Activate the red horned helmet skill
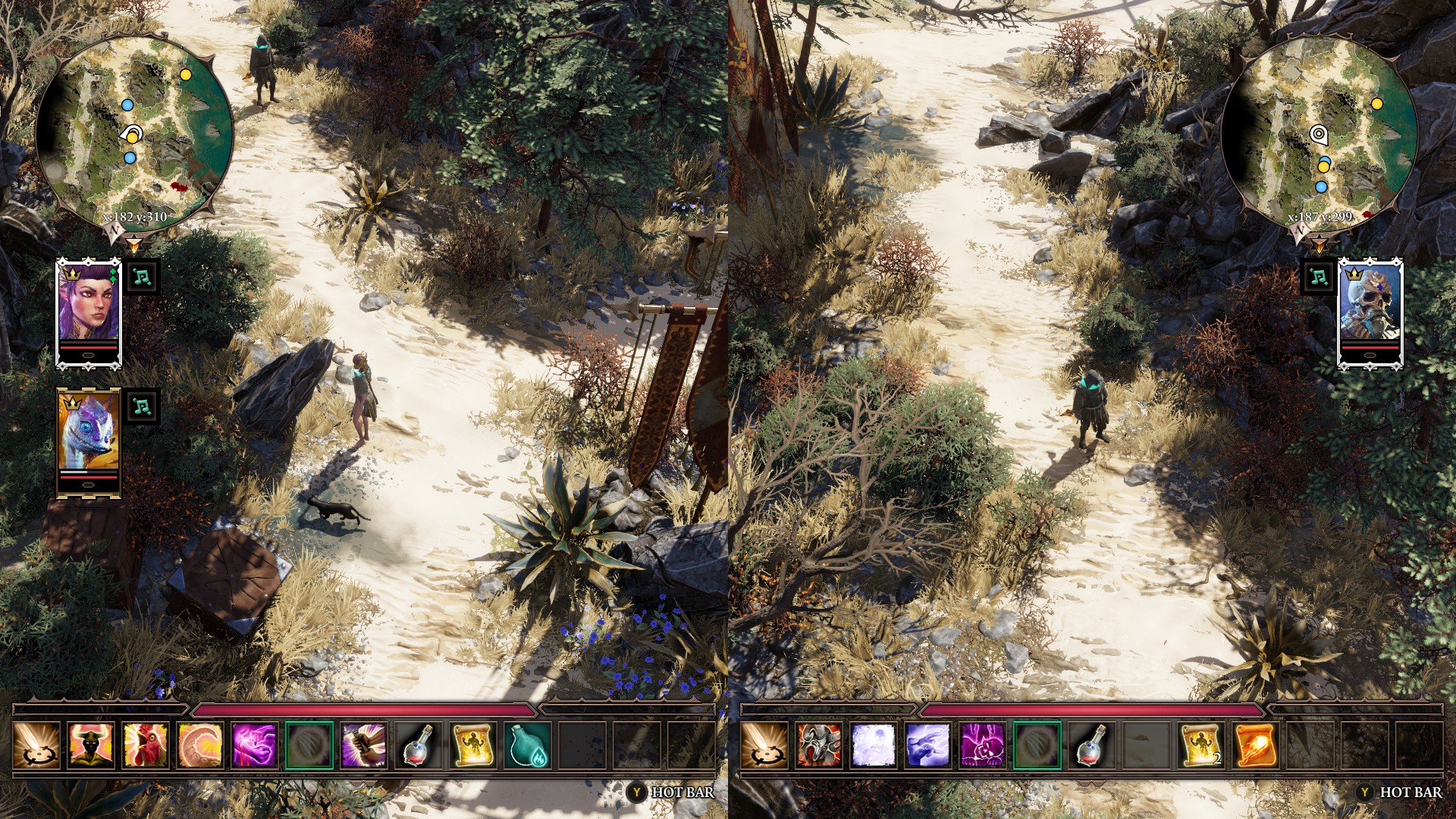The image size is (1456, 819). click(x=819, y=745)
